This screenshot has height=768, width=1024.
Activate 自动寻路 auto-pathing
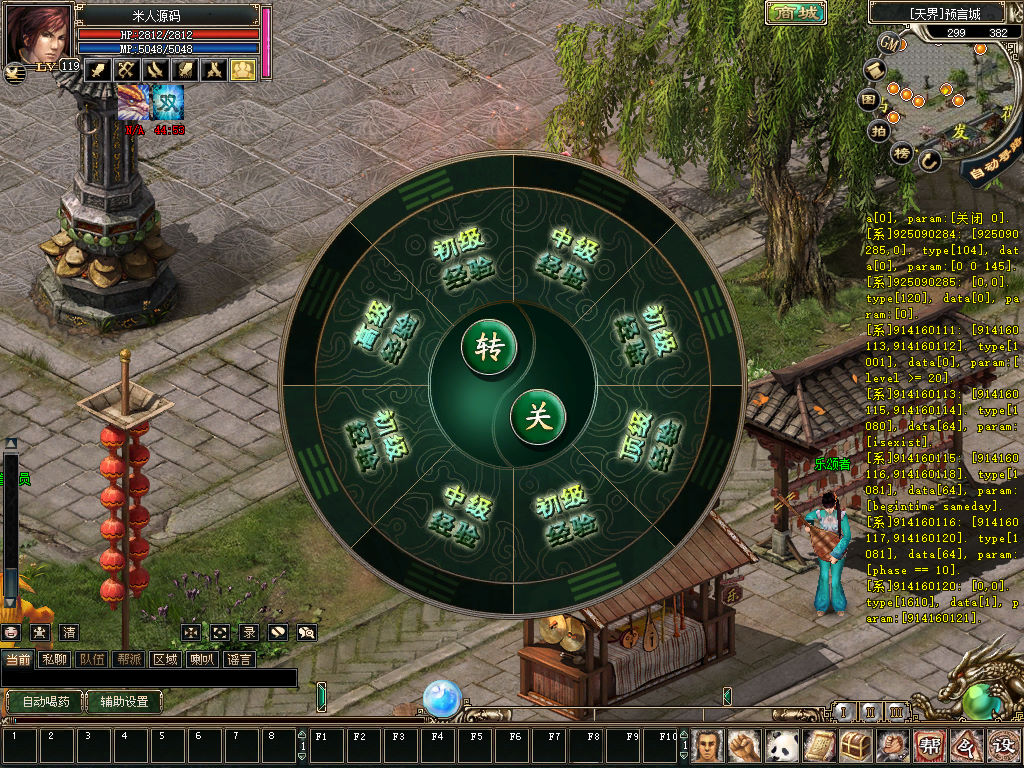click(996, 161)
